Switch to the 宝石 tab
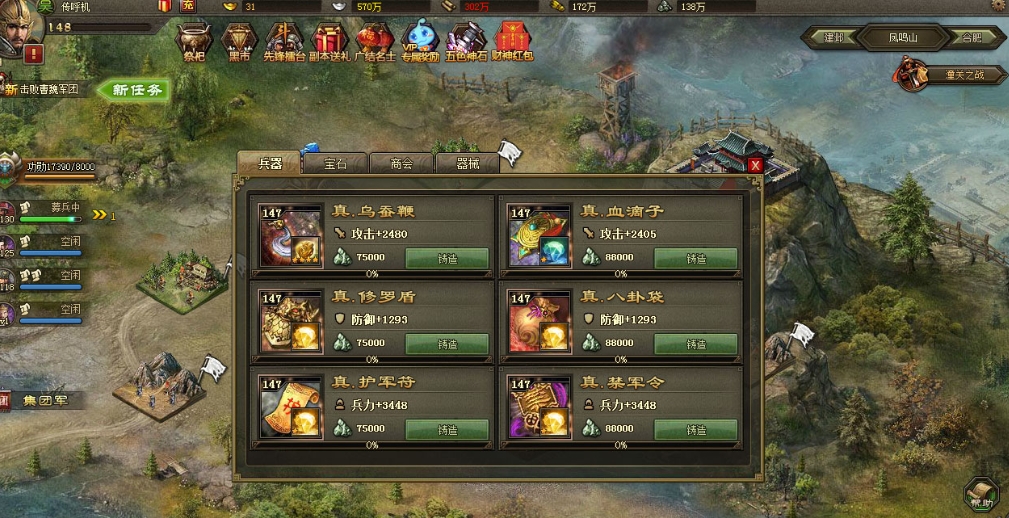This screenshot has height=518, width=1009. point(335,164)
